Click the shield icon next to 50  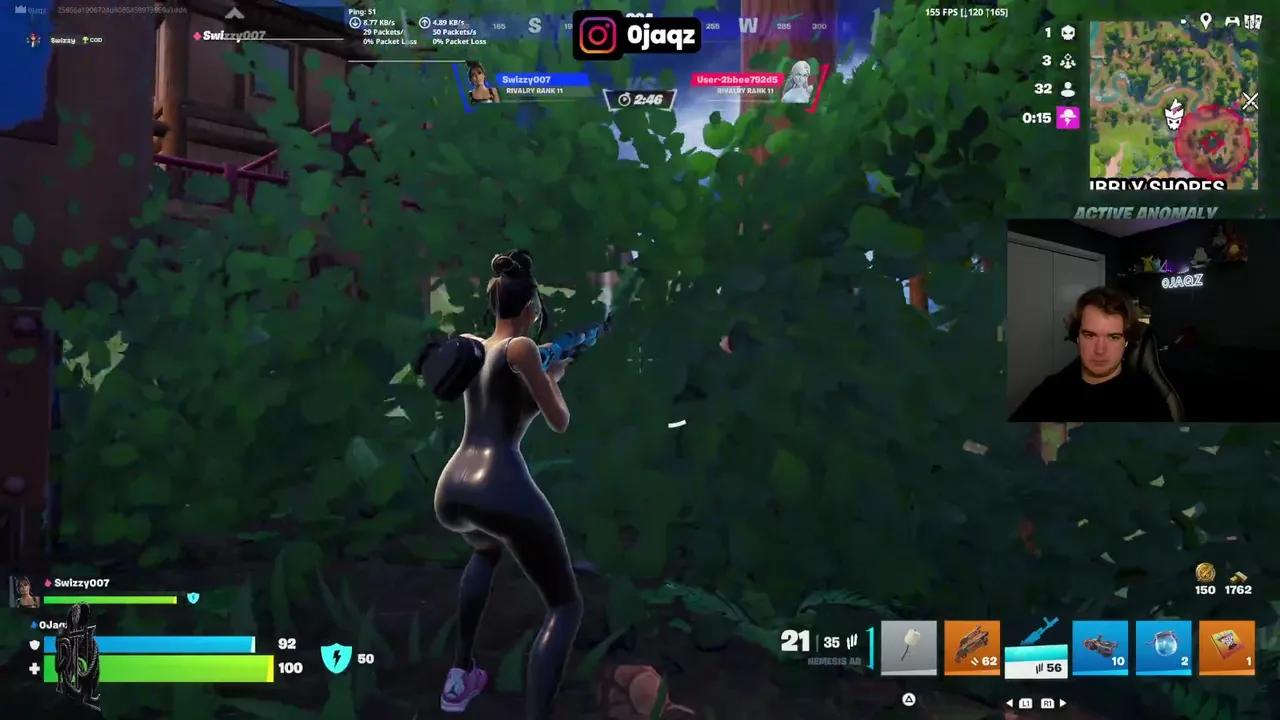pos(338,658)
